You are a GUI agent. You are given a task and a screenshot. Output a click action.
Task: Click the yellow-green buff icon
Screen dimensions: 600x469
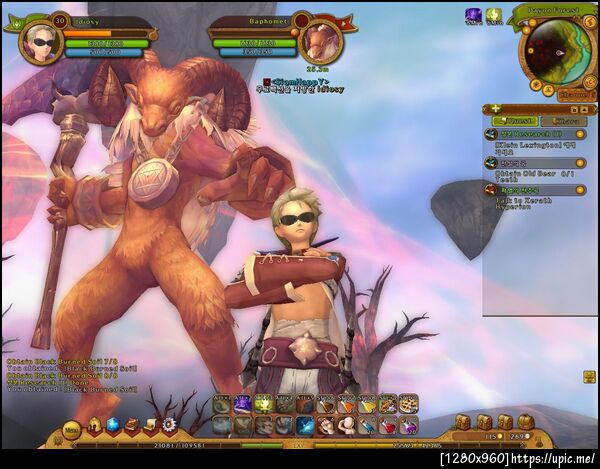click(x=493, y=16)
